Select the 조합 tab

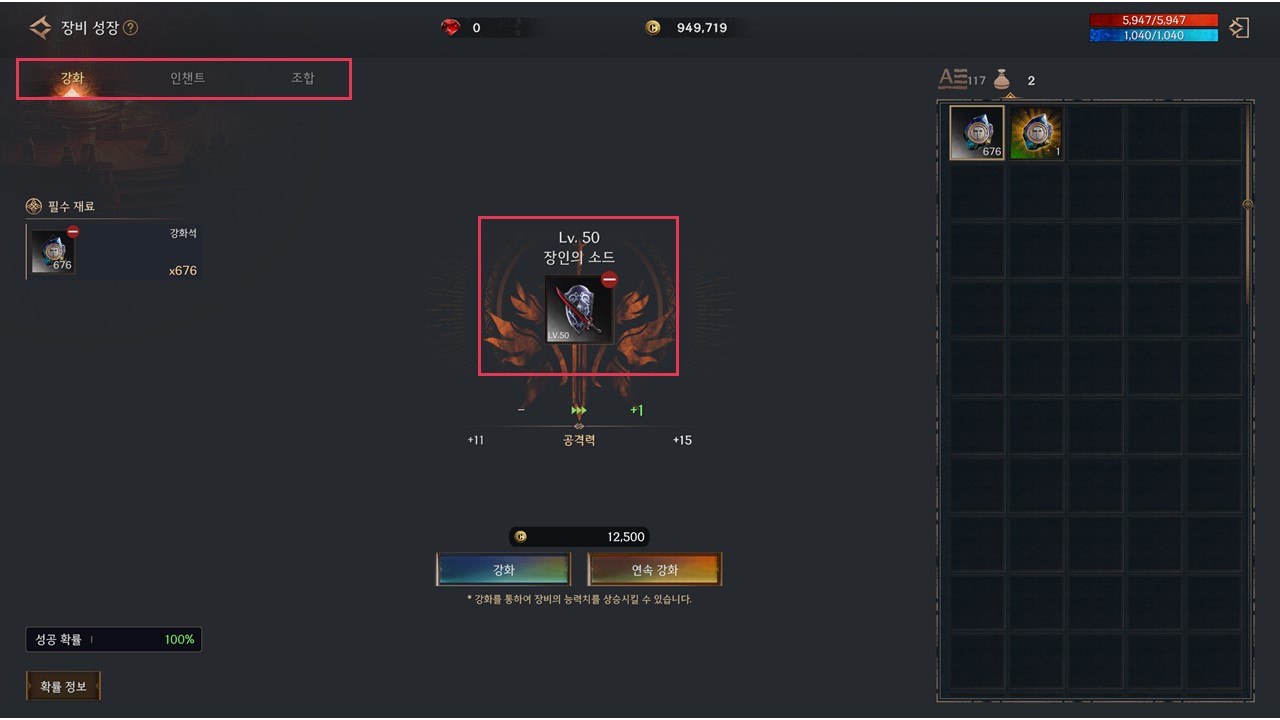click(302, 78)
